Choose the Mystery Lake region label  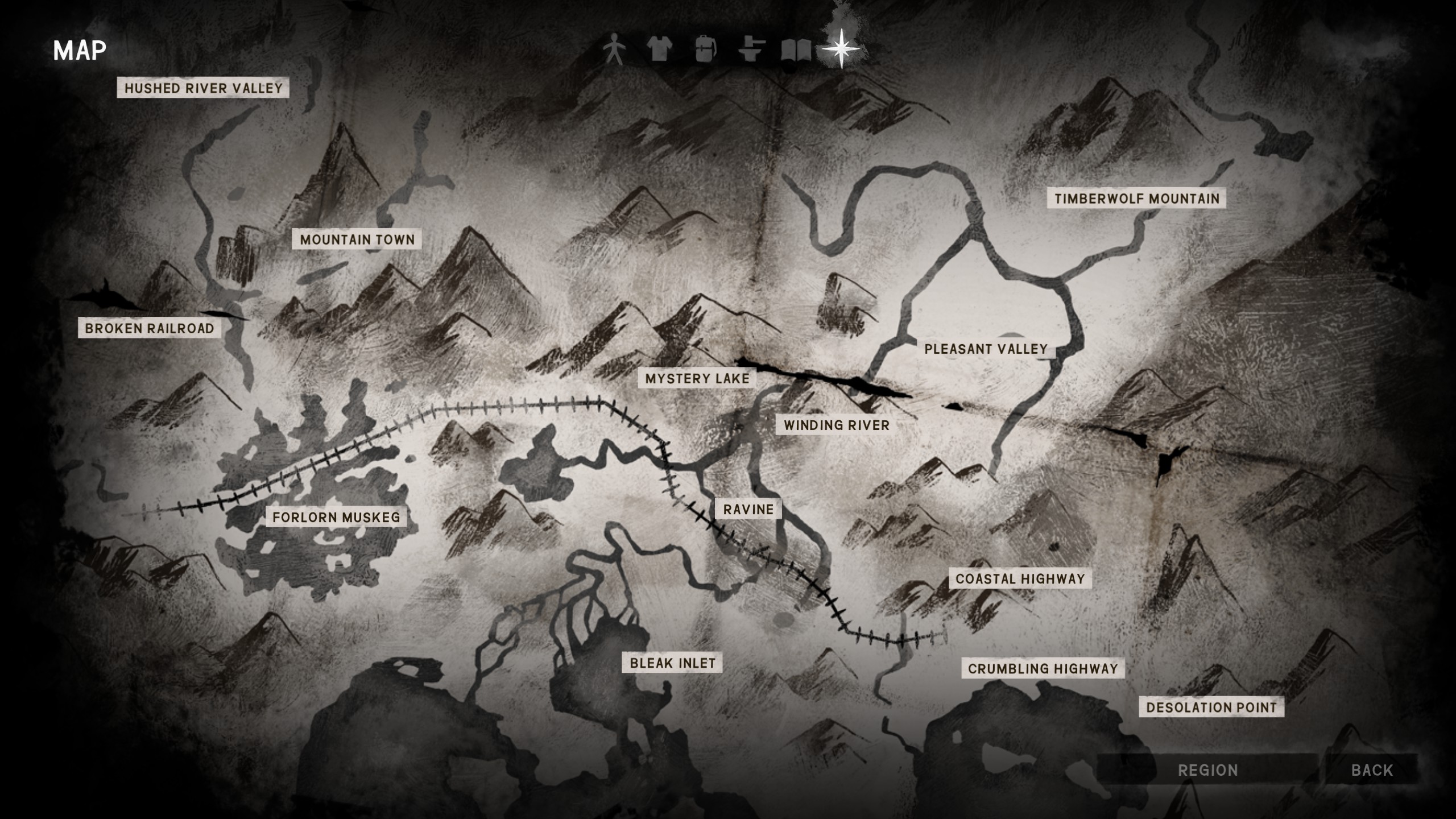(x=697, y=378)
